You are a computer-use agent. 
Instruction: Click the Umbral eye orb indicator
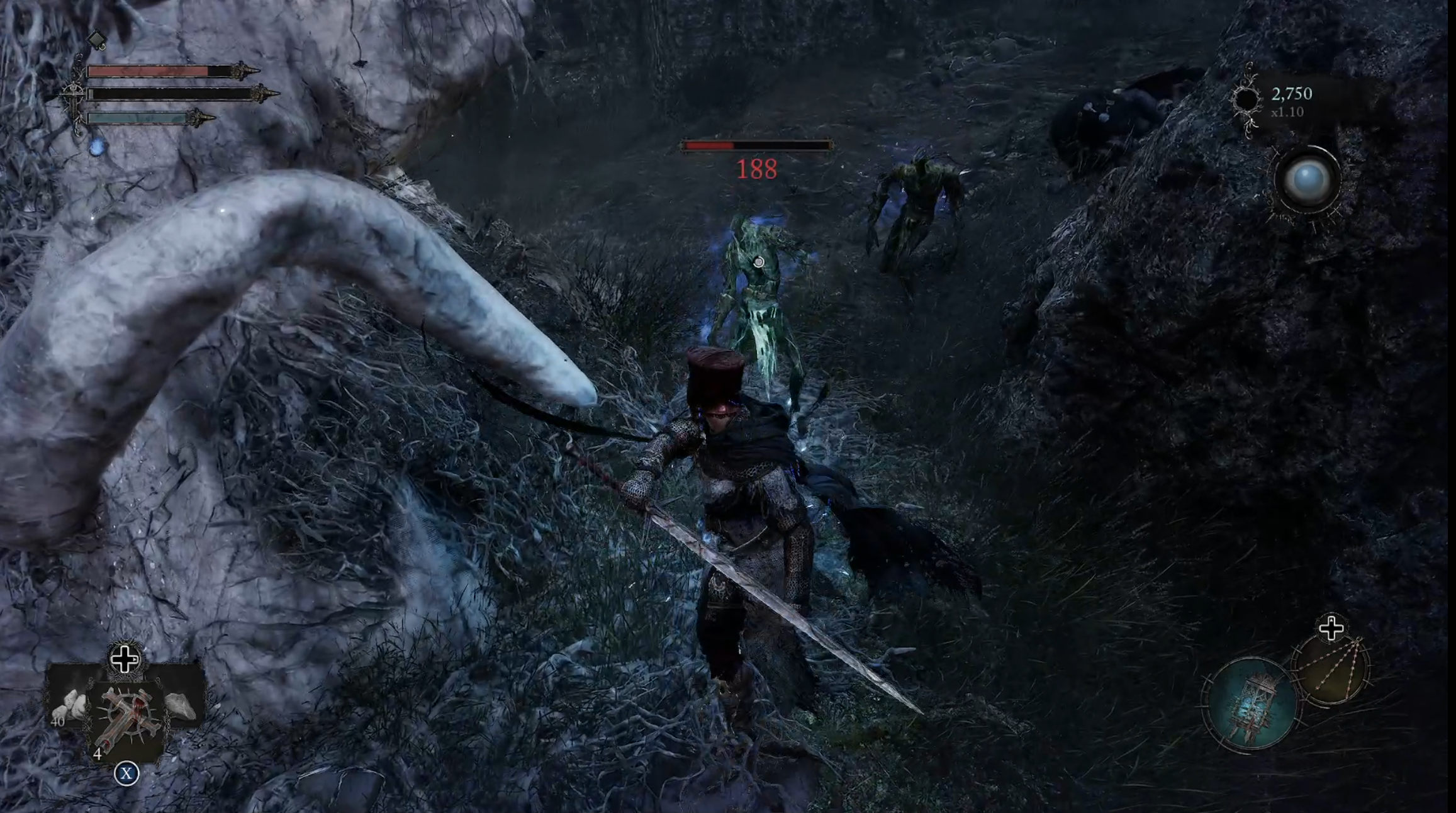click(1308, 180)
